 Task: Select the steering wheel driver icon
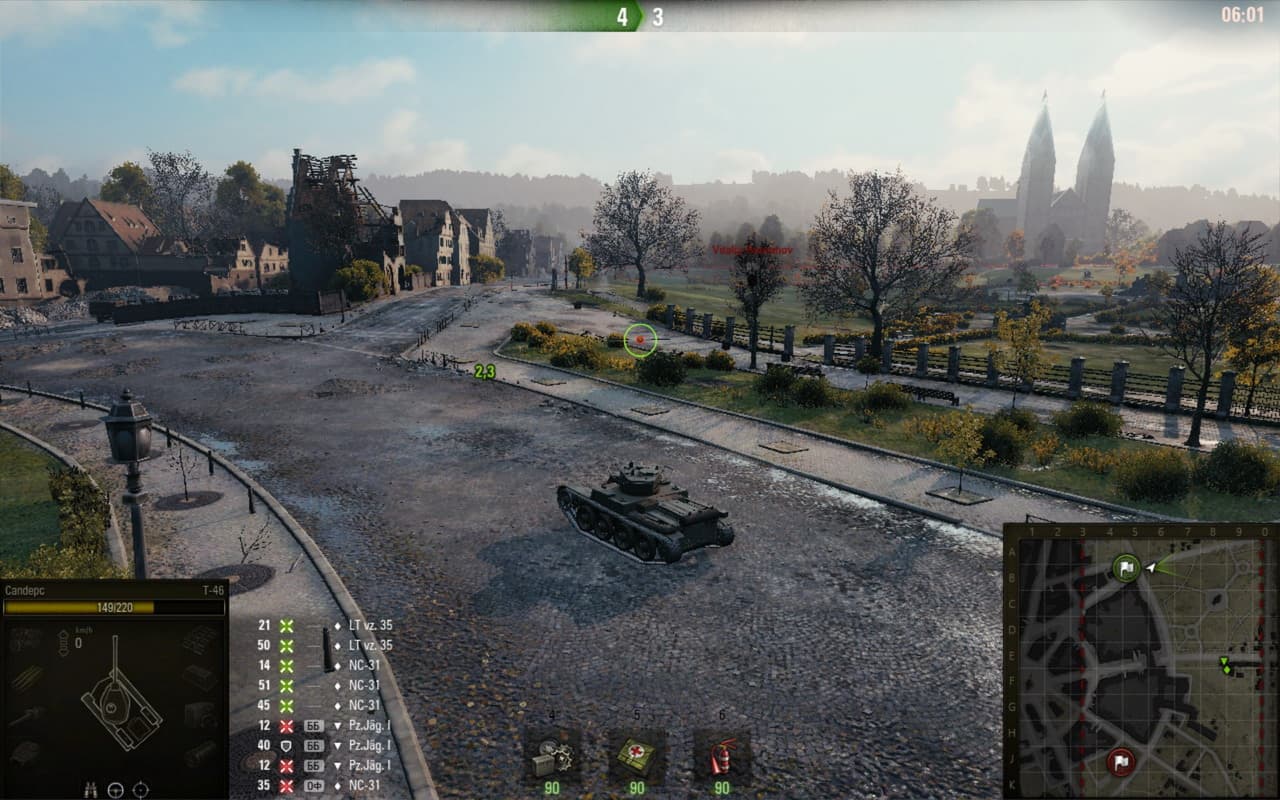pos(116,789)
